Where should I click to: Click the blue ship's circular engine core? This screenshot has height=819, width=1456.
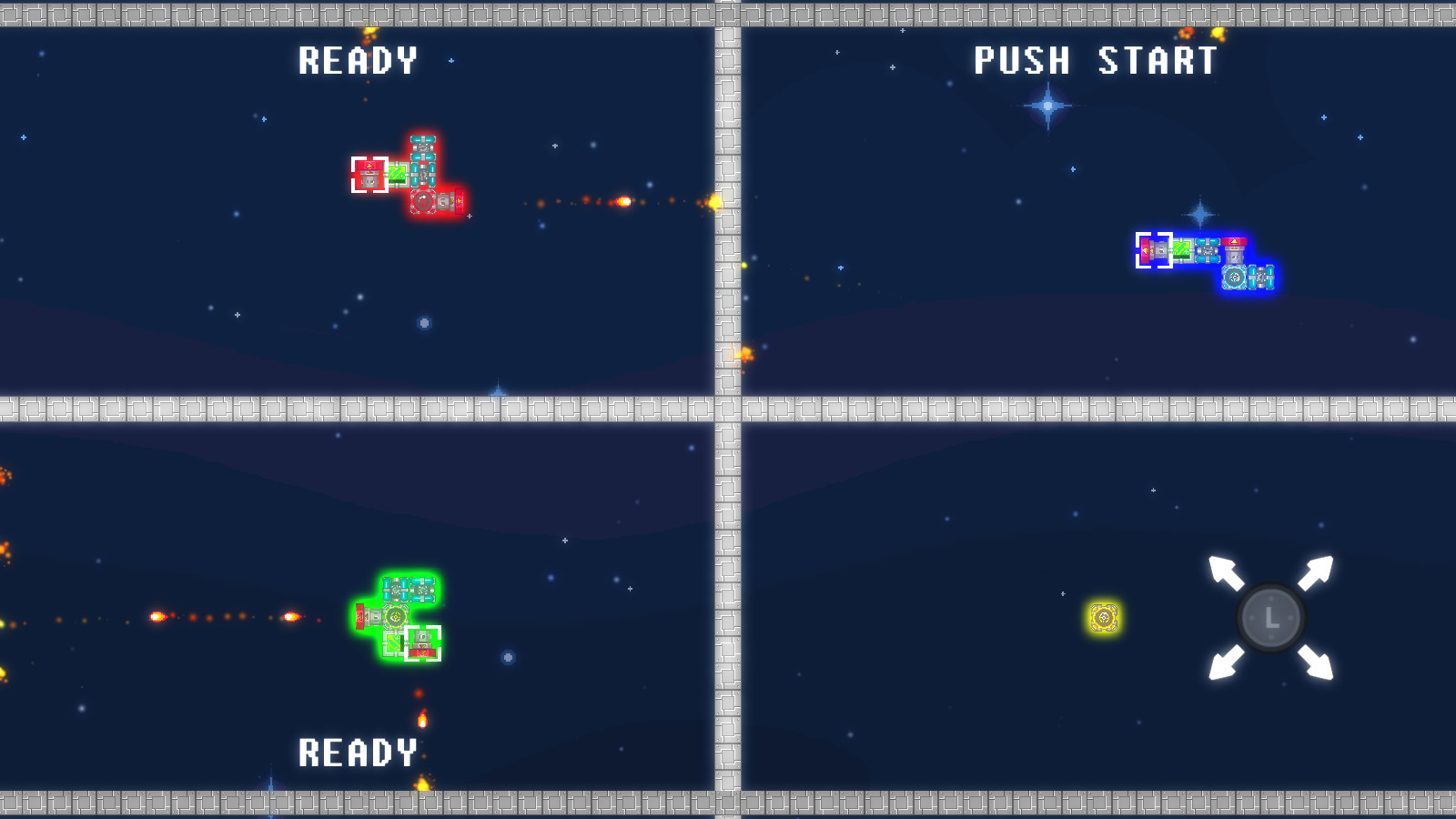coord(1234,278)
